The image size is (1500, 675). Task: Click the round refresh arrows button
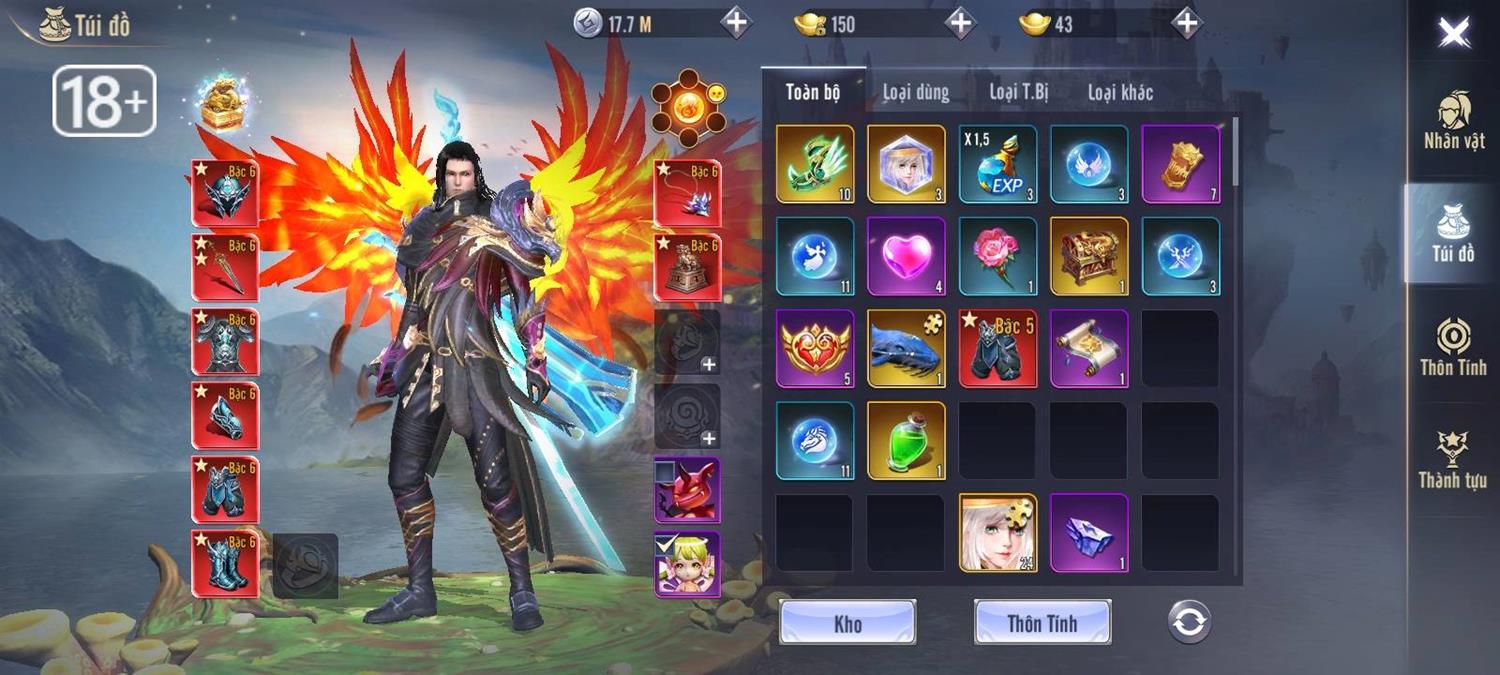click(1189, 622)
